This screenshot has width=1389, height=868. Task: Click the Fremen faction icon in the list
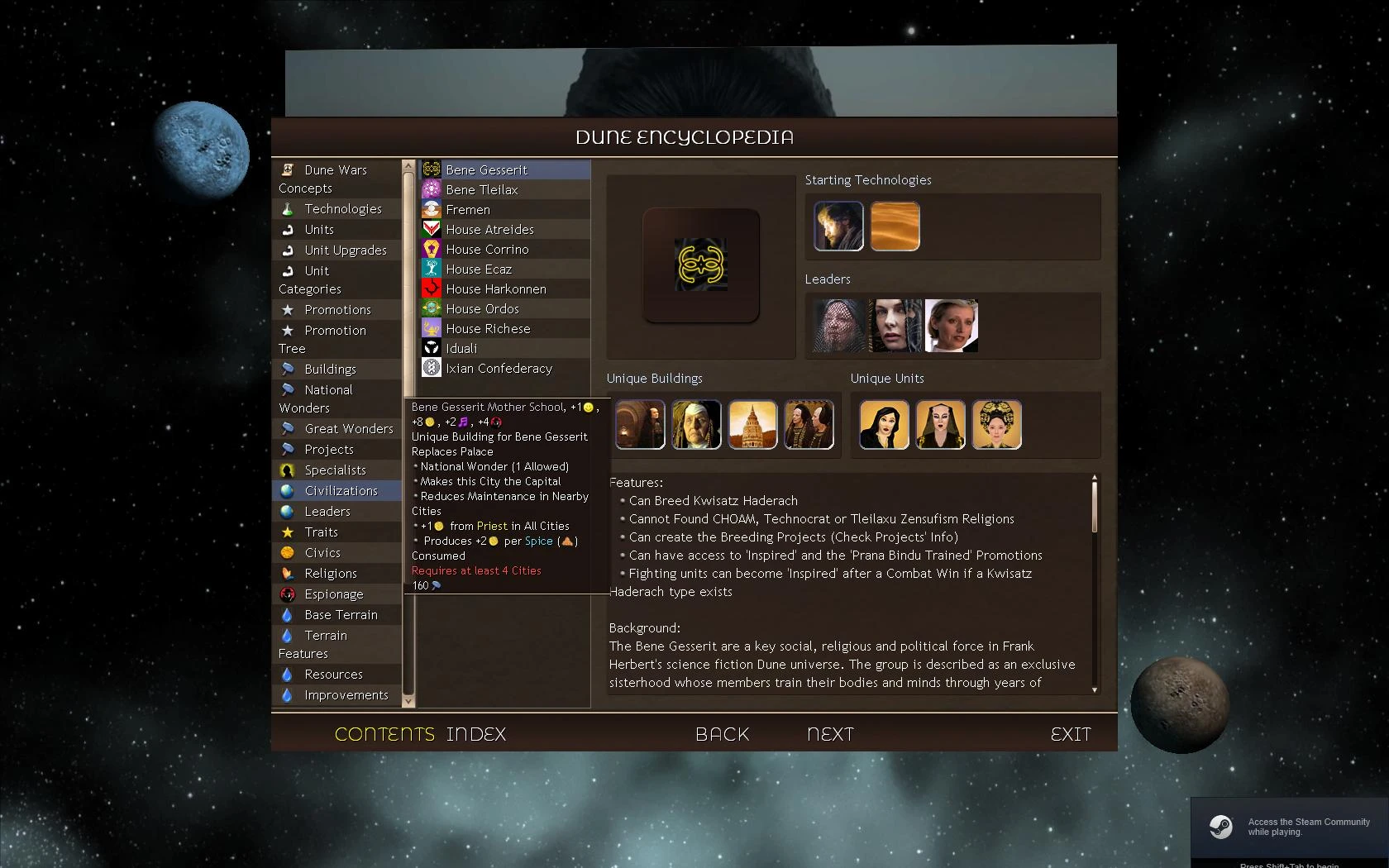431,209
